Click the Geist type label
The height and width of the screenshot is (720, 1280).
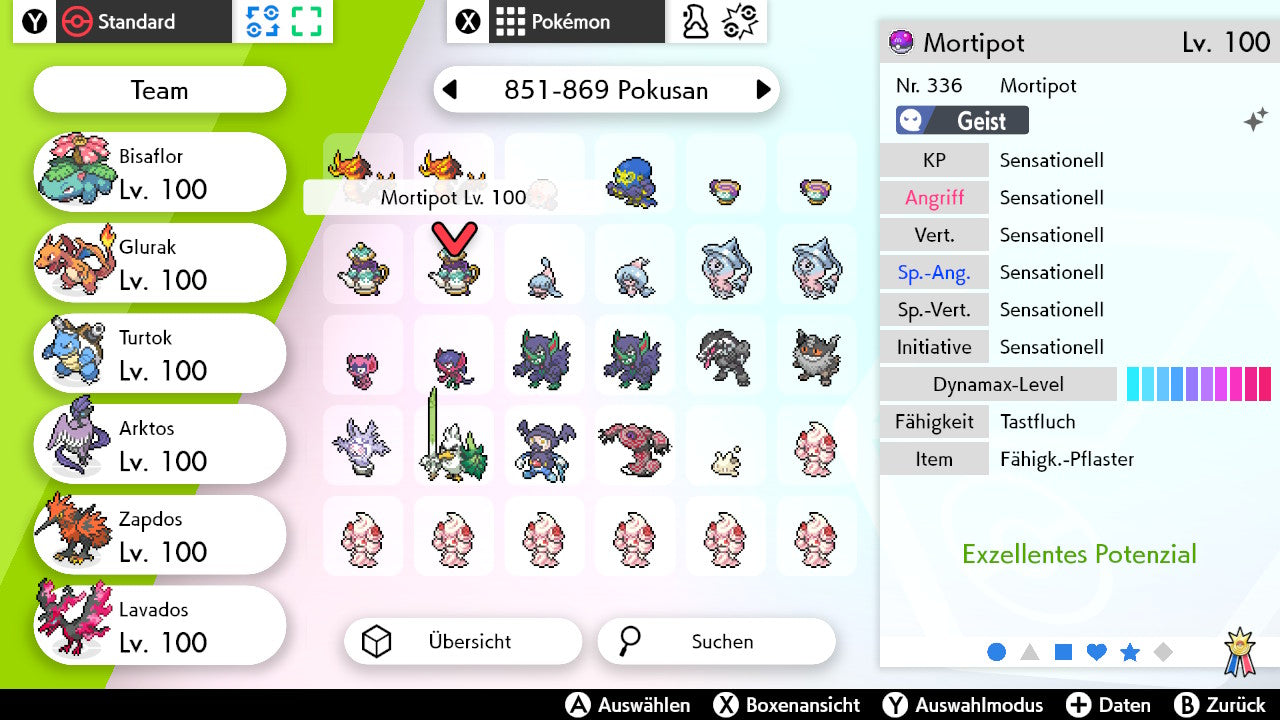click(961, 120)
